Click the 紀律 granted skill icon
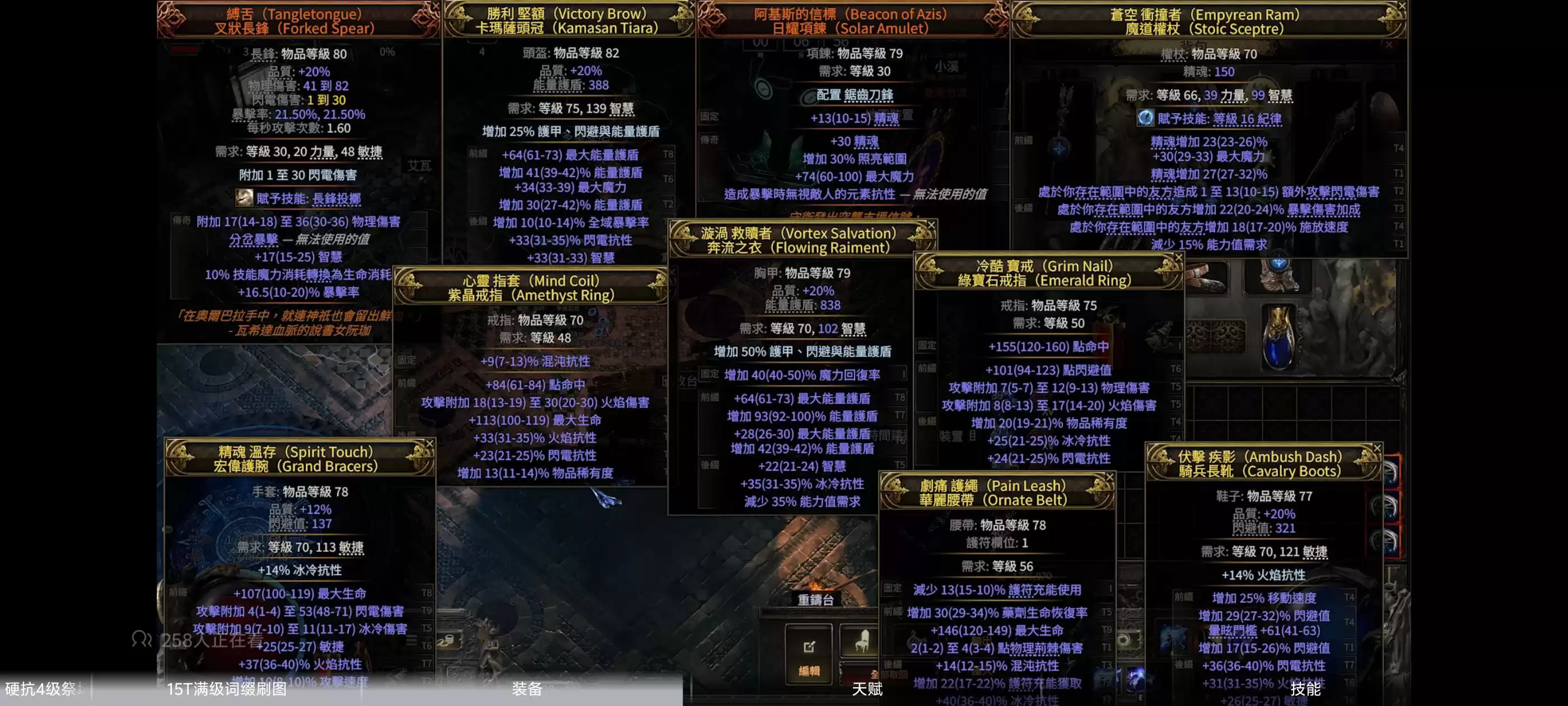Screen dimensions: 1568x706 tap(1145, 118)
